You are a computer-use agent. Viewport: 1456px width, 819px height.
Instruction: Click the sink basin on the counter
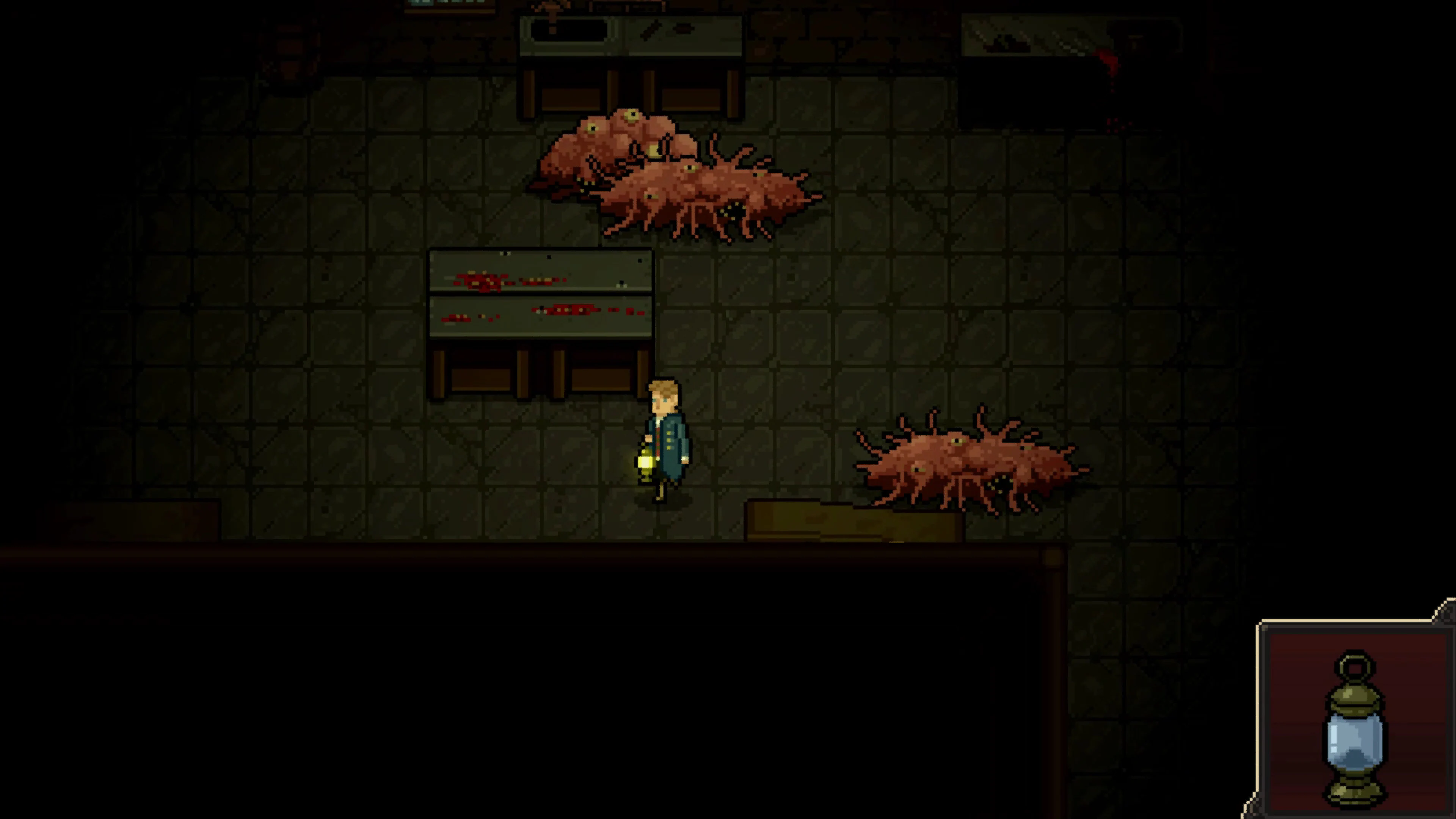[x=568, y=31]
